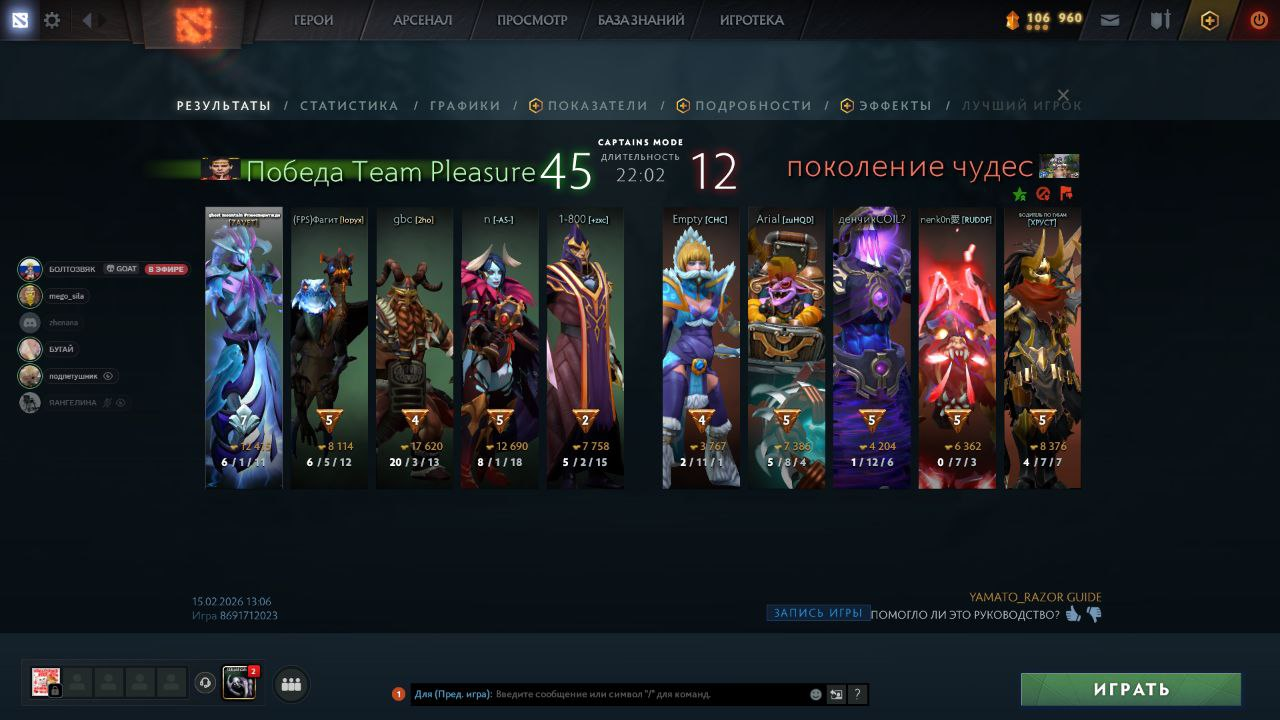This screenshot has width=1280, height=720.
Task: Select the ЭФФЕКТЫ tab
Action: coord(894,106)
